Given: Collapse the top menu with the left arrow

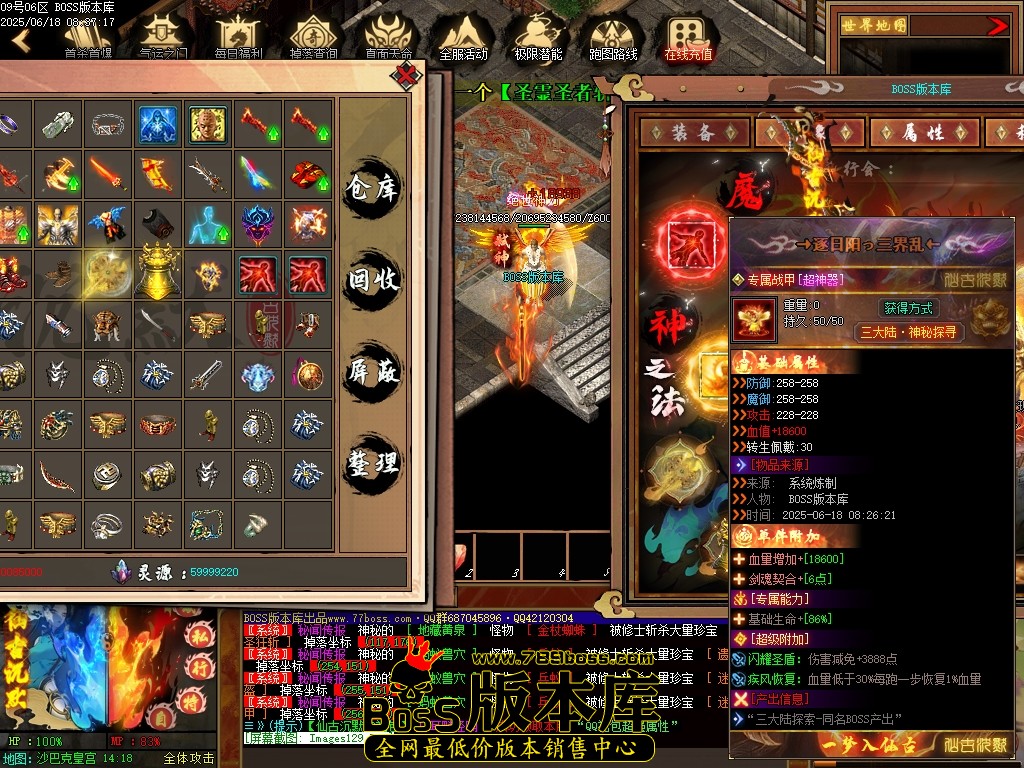Looking at the screenshot, I should (21, 40).
